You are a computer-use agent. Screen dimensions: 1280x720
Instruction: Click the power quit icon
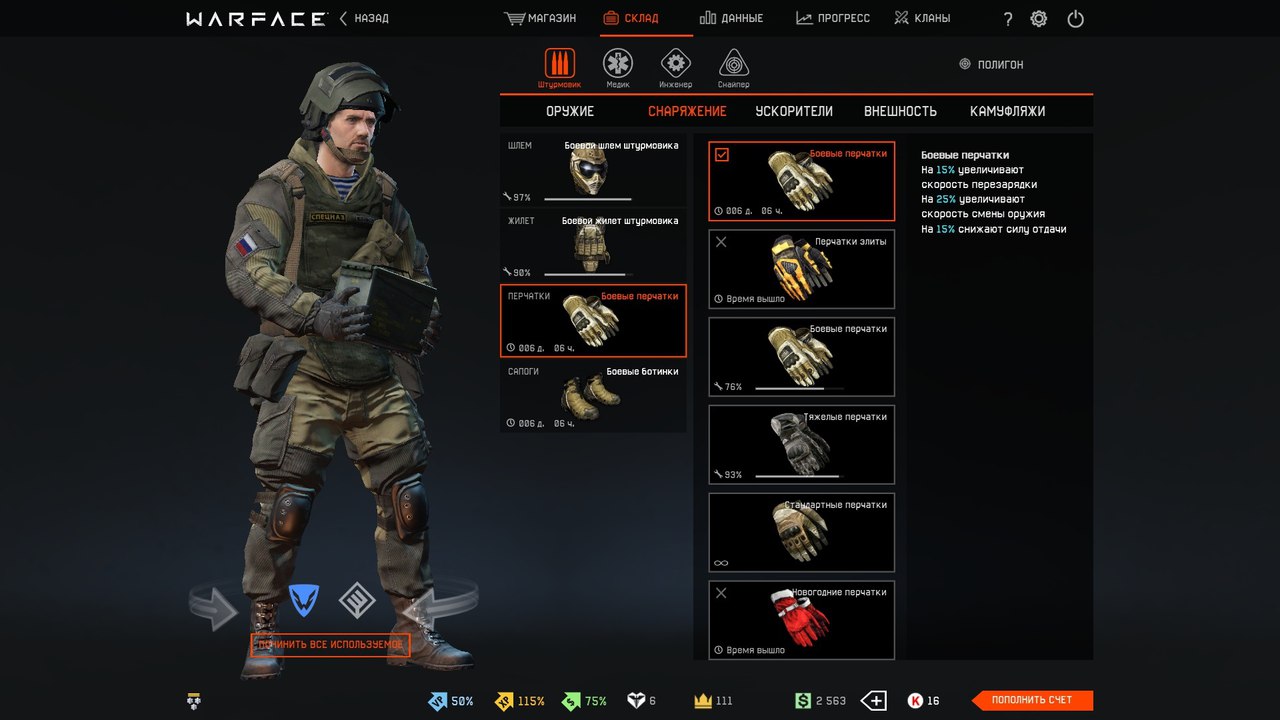click(1076, 19)
